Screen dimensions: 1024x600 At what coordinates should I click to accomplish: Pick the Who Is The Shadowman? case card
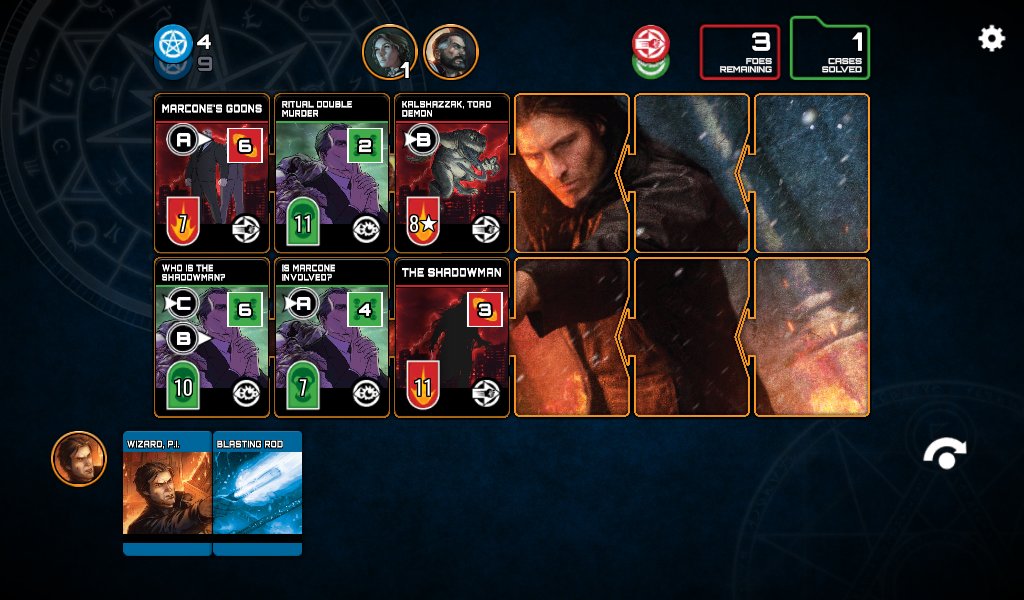pos(212,337)
